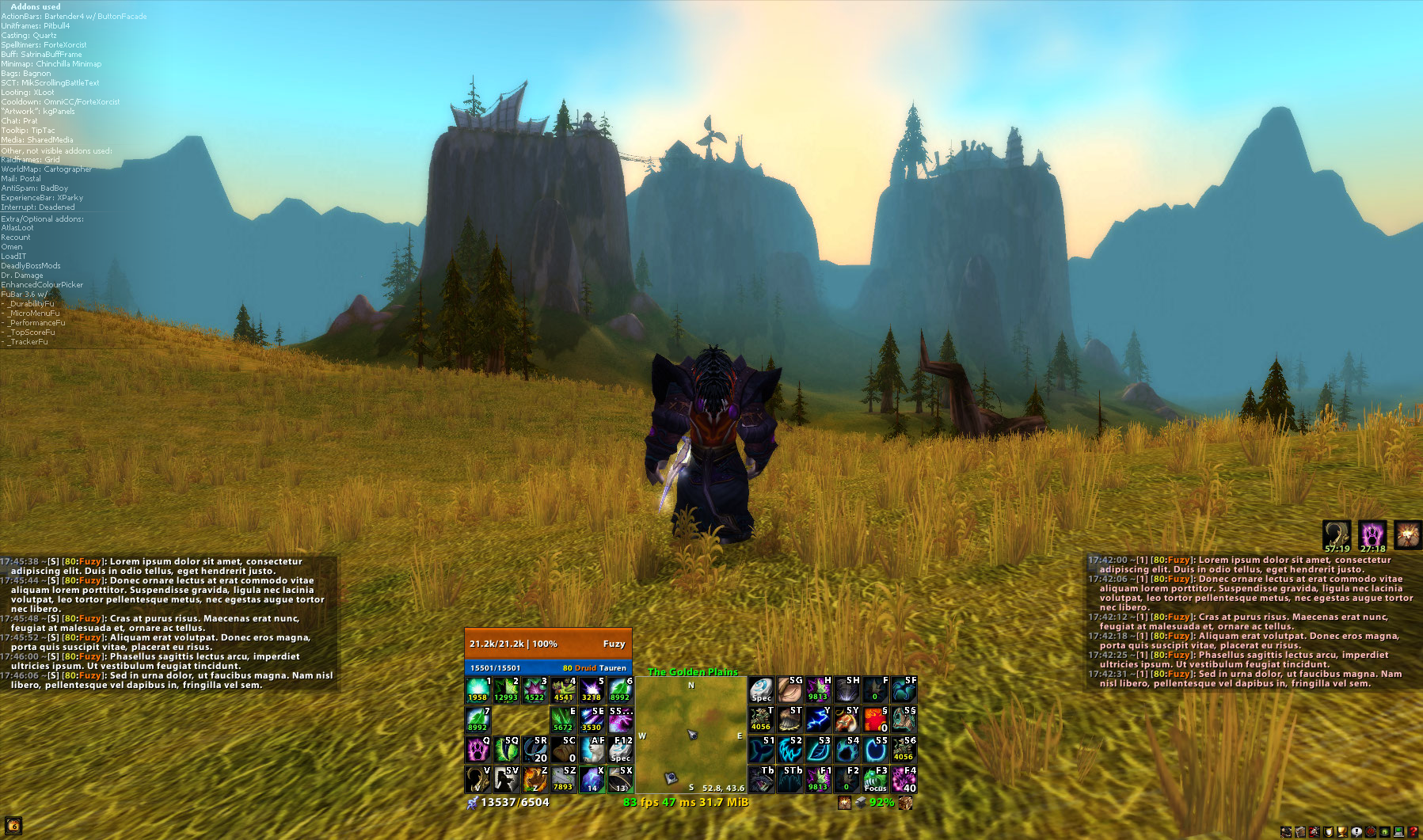Screen dimensions: 1423x840
Task: Select the blue leaf form on S3
Action: (x=818, y=750)
